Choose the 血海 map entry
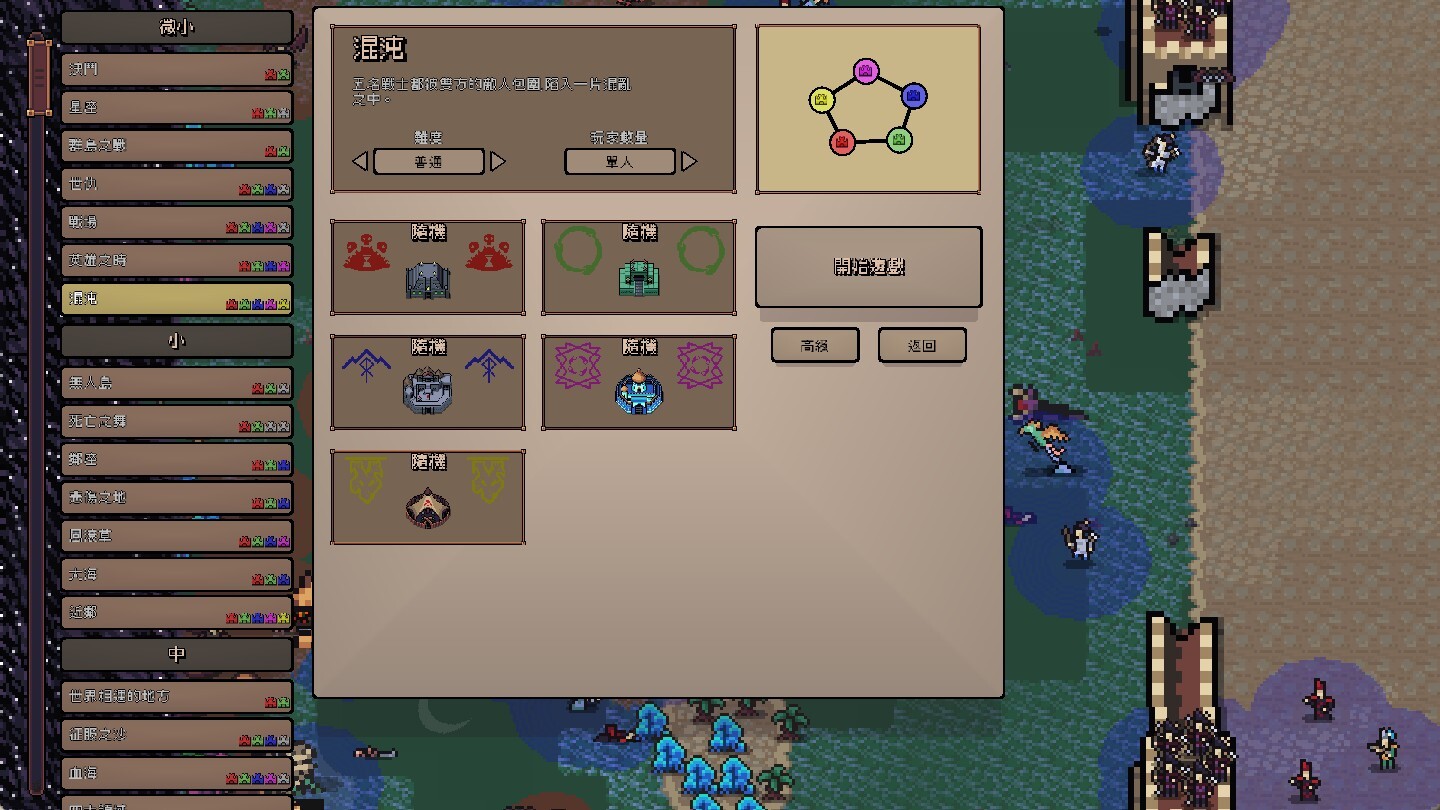The height and width of the screenshot is (810, 1440). point(176,774)
